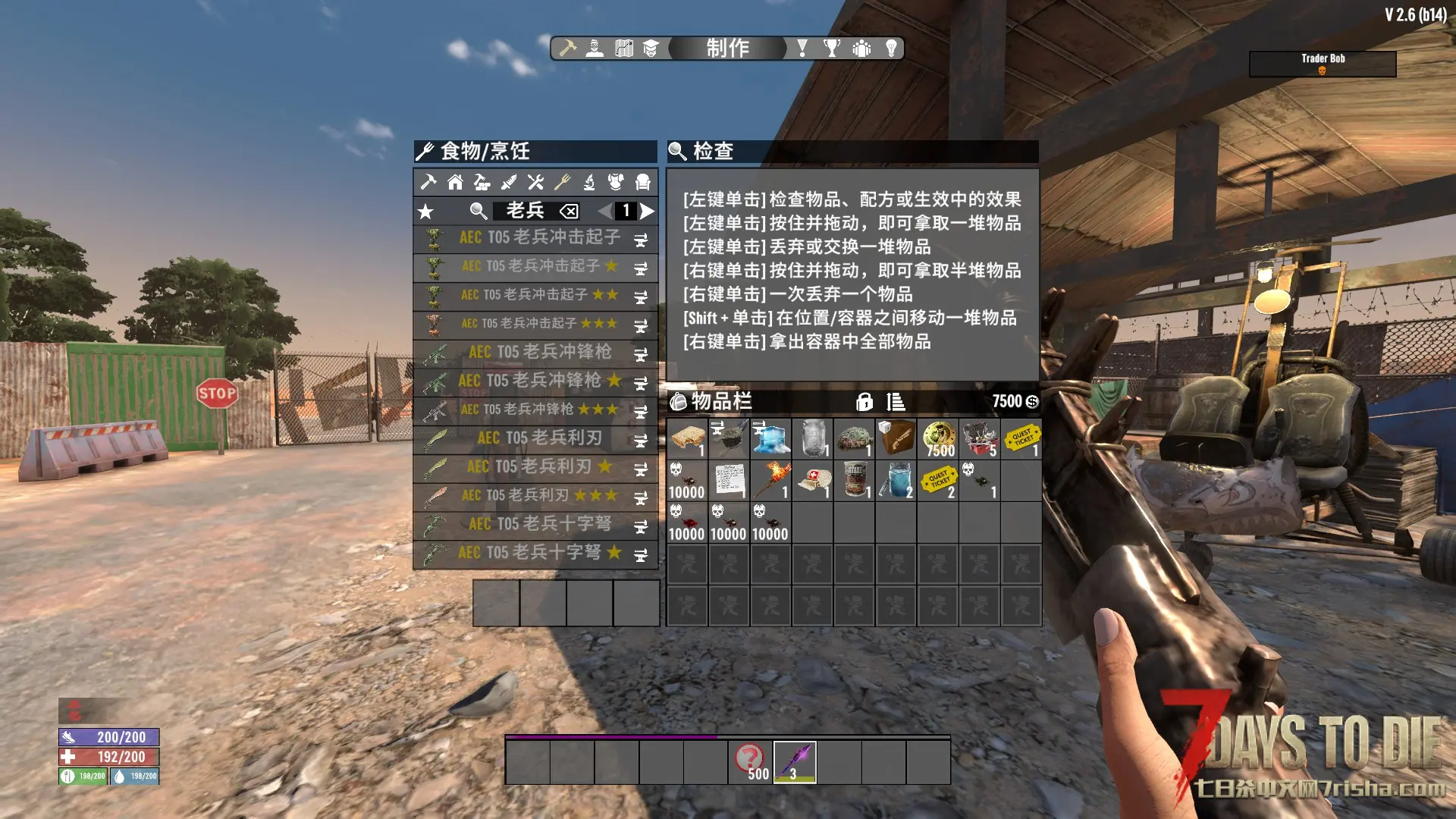Open the character tab in the top bar
Image resolution: width=1456 pixels, height=819 pixels.
[x=595, y=49]
